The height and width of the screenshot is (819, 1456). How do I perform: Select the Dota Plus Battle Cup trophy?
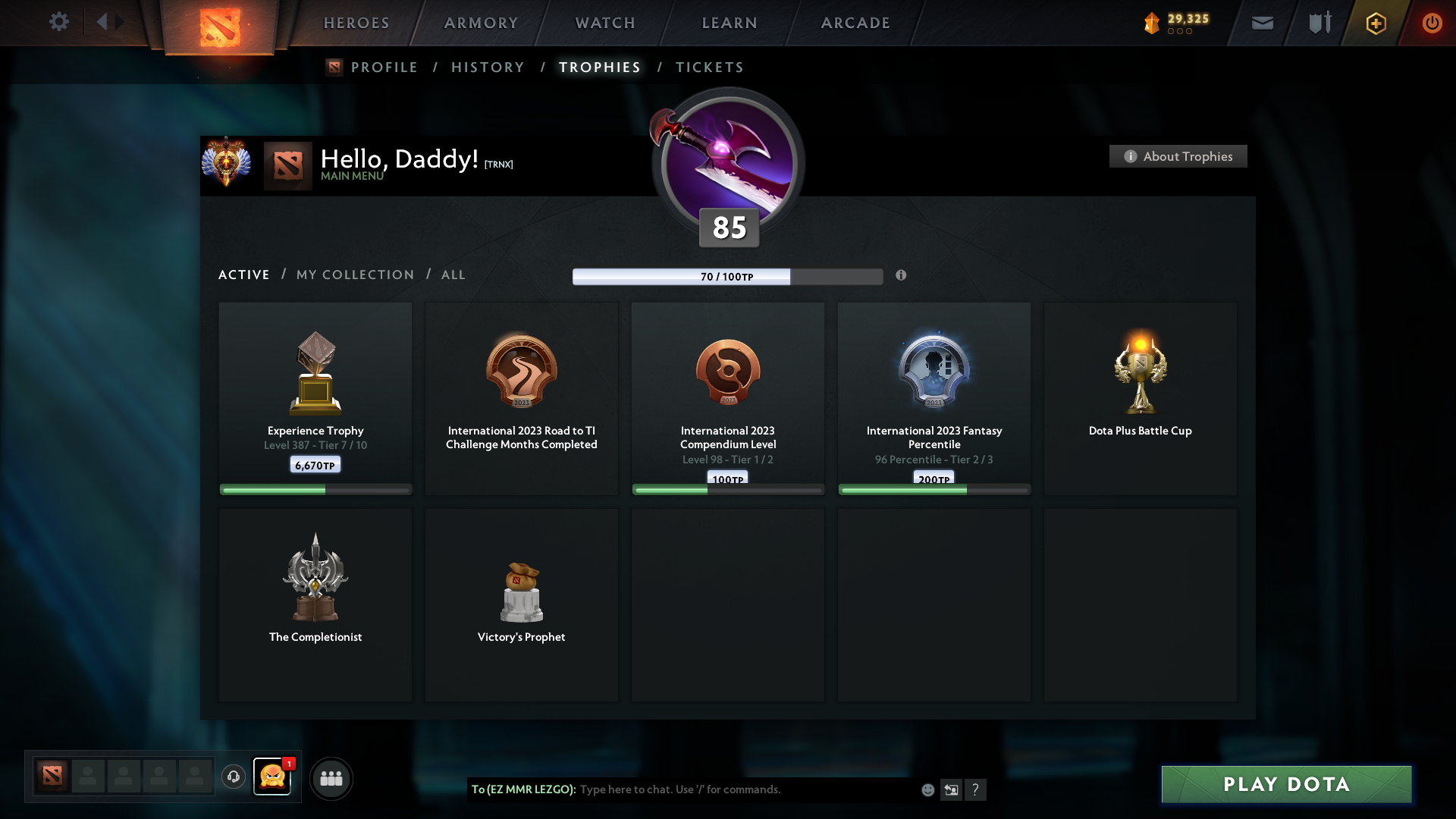[x=1140, y=398]
